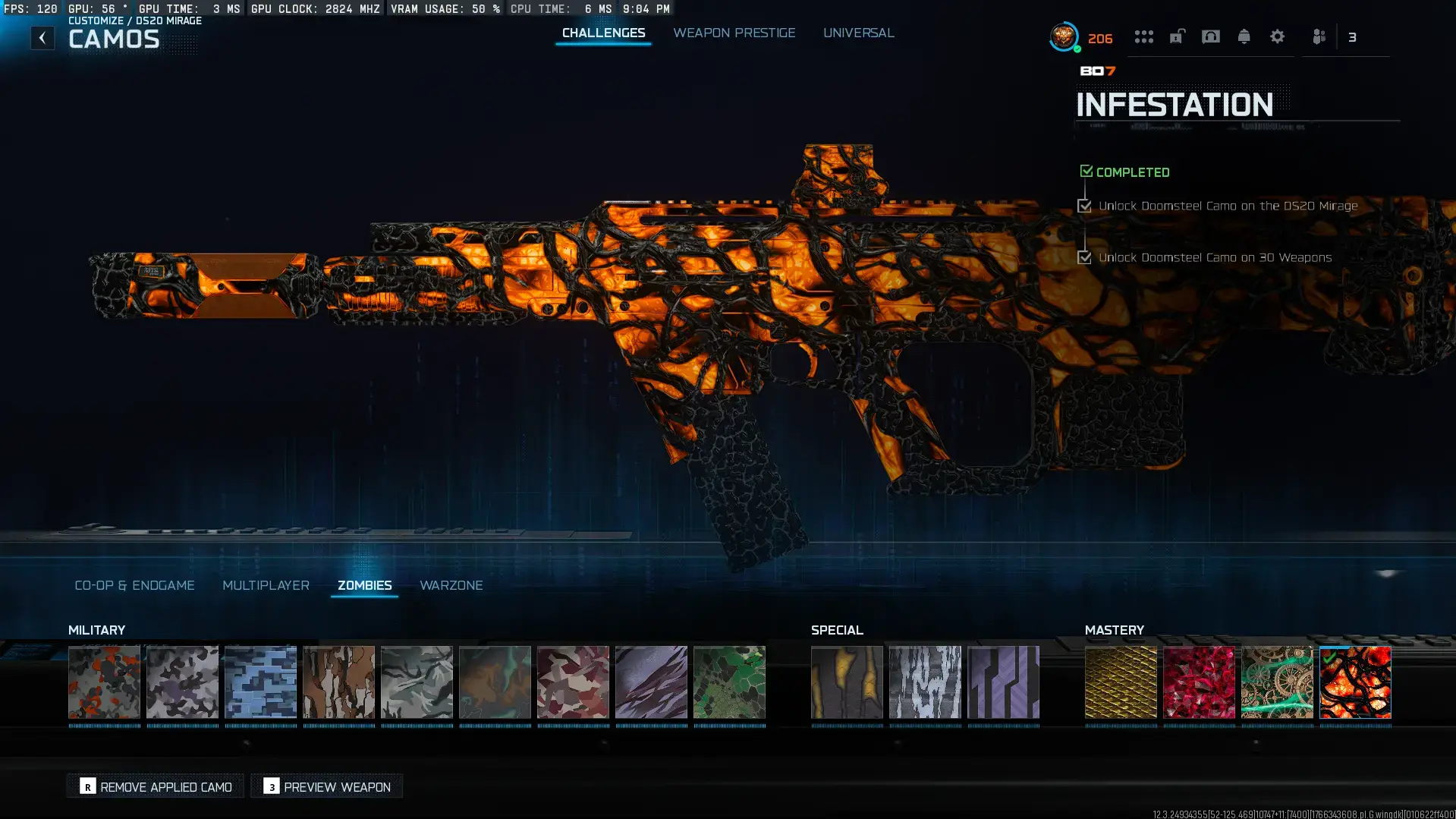The width and height of the screenshot is (1456, 819).
Task: Switch to the Multiplayer camo category
Action: [x=266, y=585]
